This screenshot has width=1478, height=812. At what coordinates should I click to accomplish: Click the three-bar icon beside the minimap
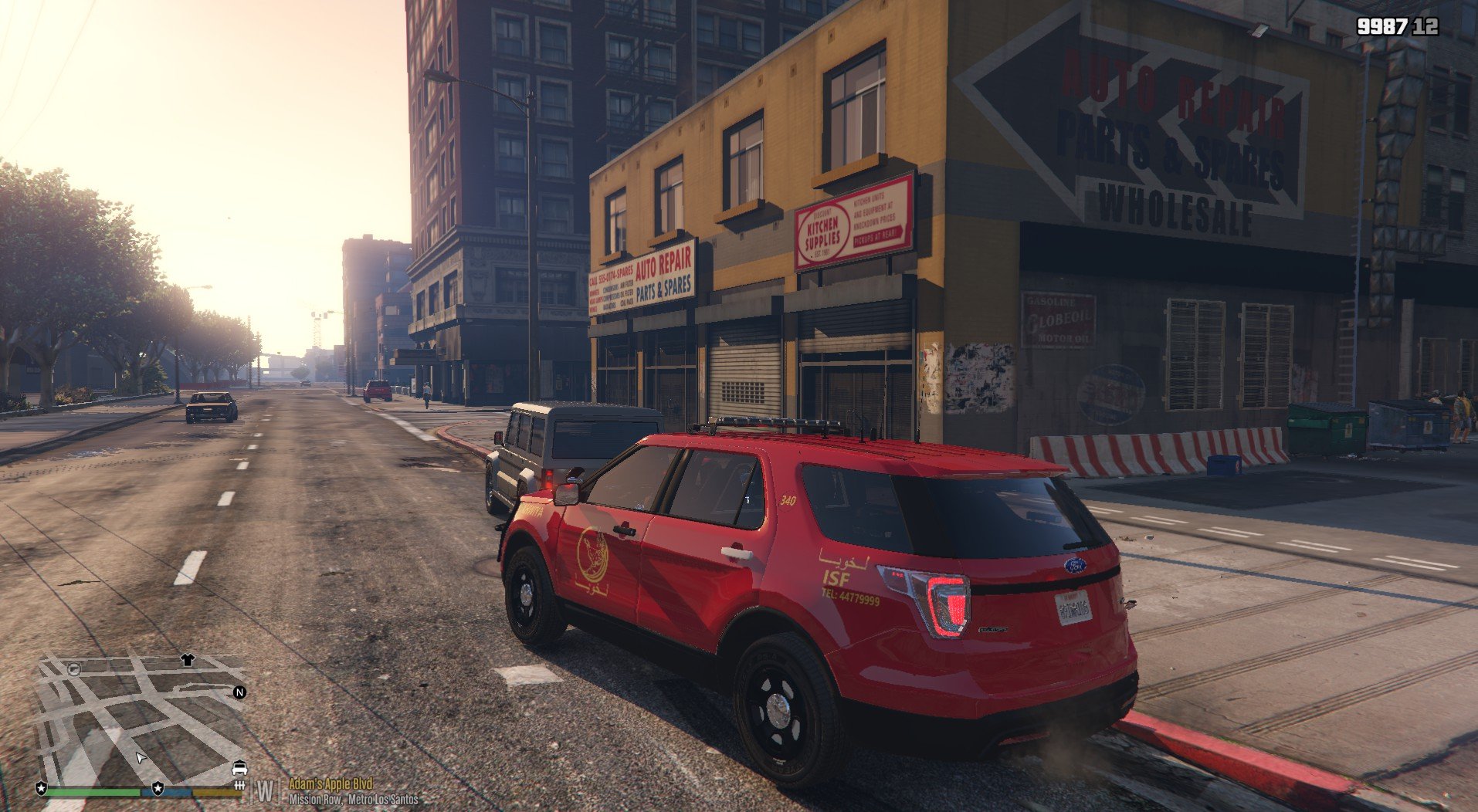click(239, 786)
